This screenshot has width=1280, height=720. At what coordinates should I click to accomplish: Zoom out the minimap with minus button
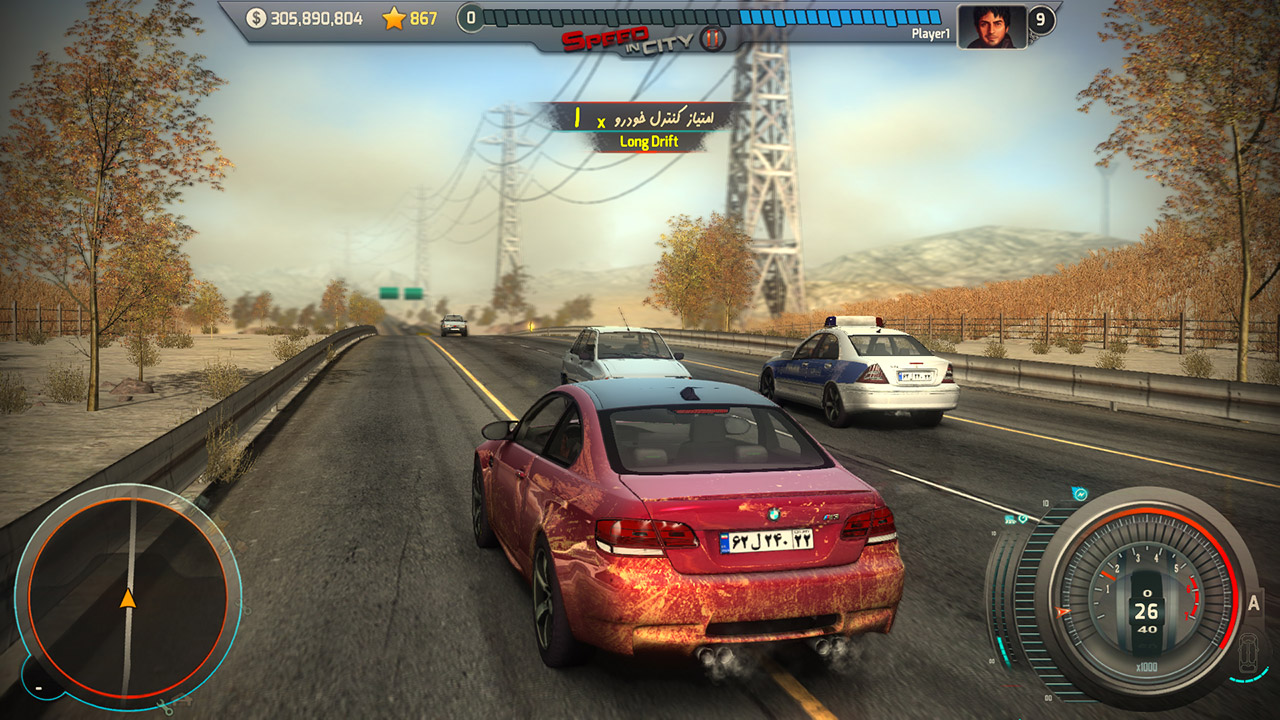point(38,688)
